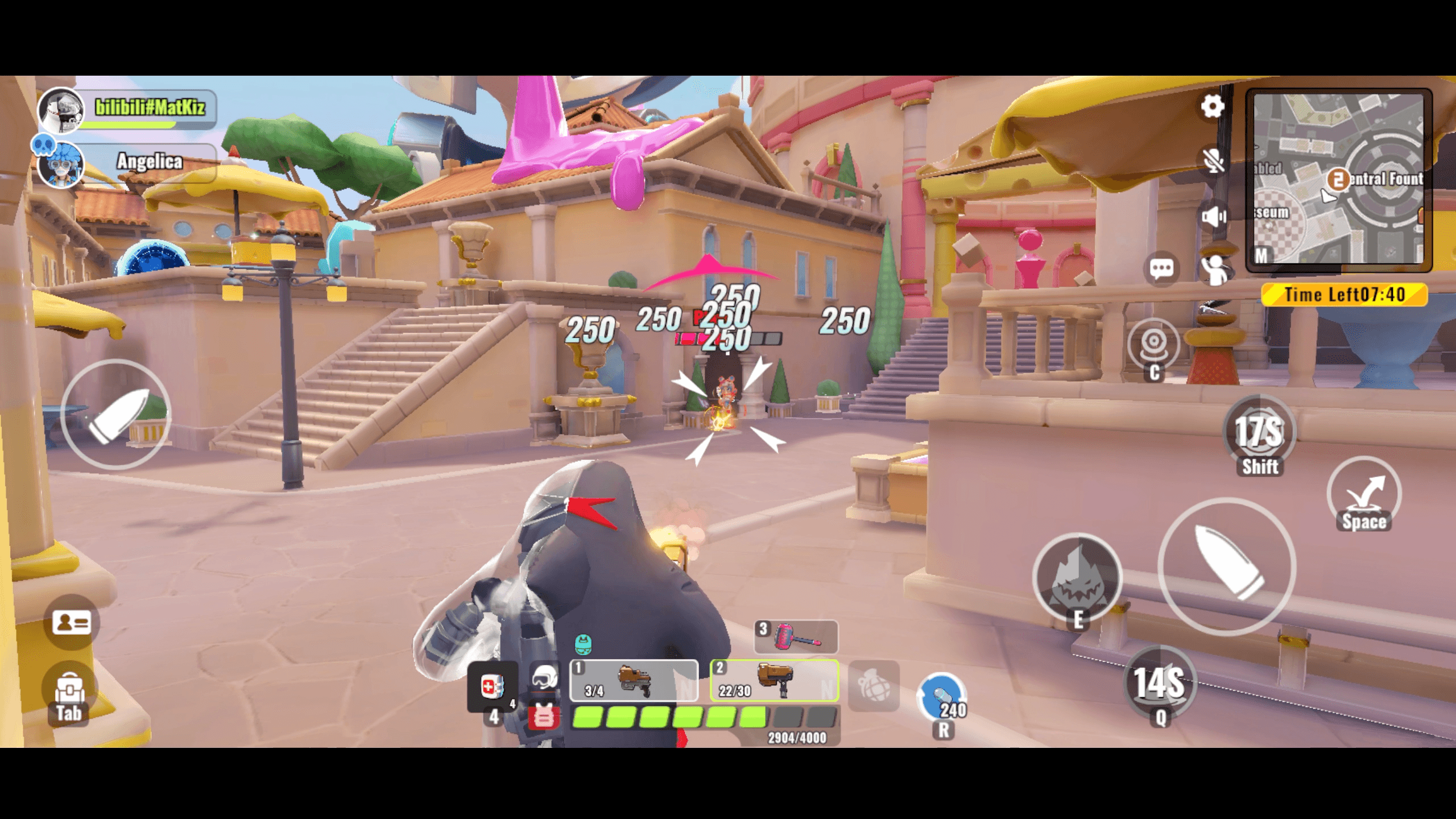Fire with the left bullet button
The image size is (1456, 819).
[116, 415]
